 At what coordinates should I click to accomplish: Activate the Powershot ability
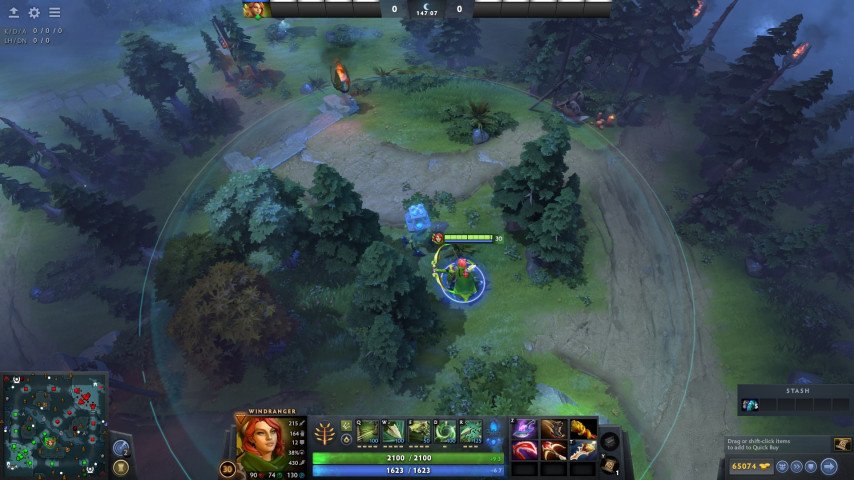[x=393, y=432]
